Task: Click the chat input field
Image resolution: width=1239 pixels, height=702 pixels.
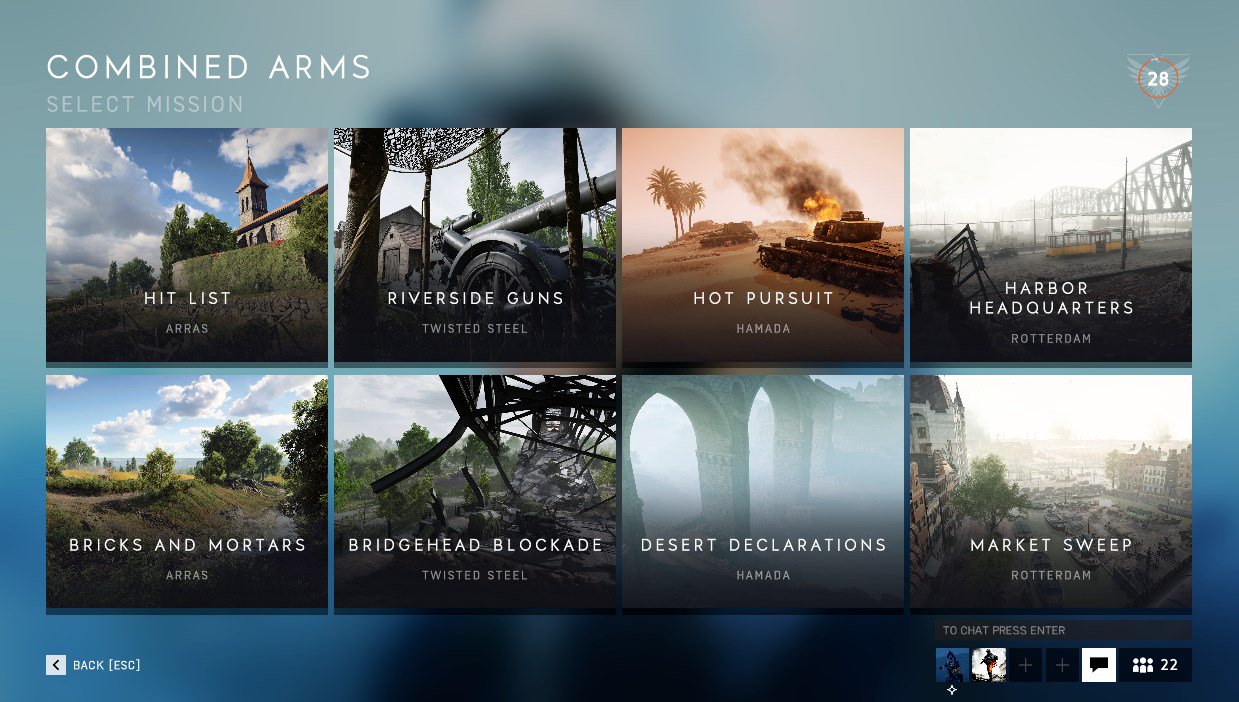Action: click(1063, 630)
